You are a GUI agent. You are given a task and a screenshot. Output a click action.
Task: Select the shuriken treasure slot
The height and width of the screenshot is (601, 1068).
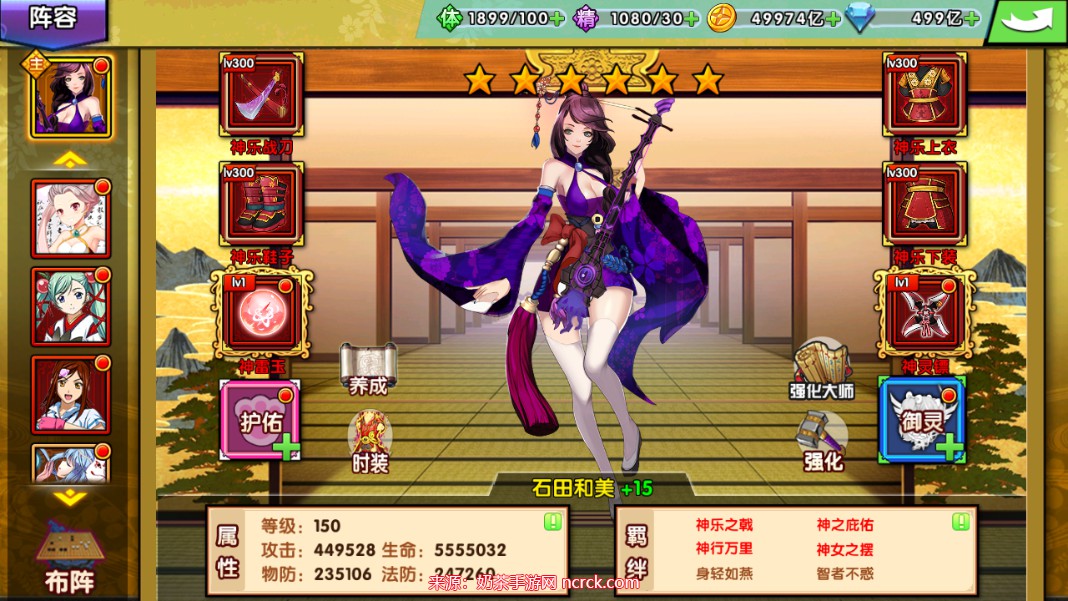coord(924,315)
